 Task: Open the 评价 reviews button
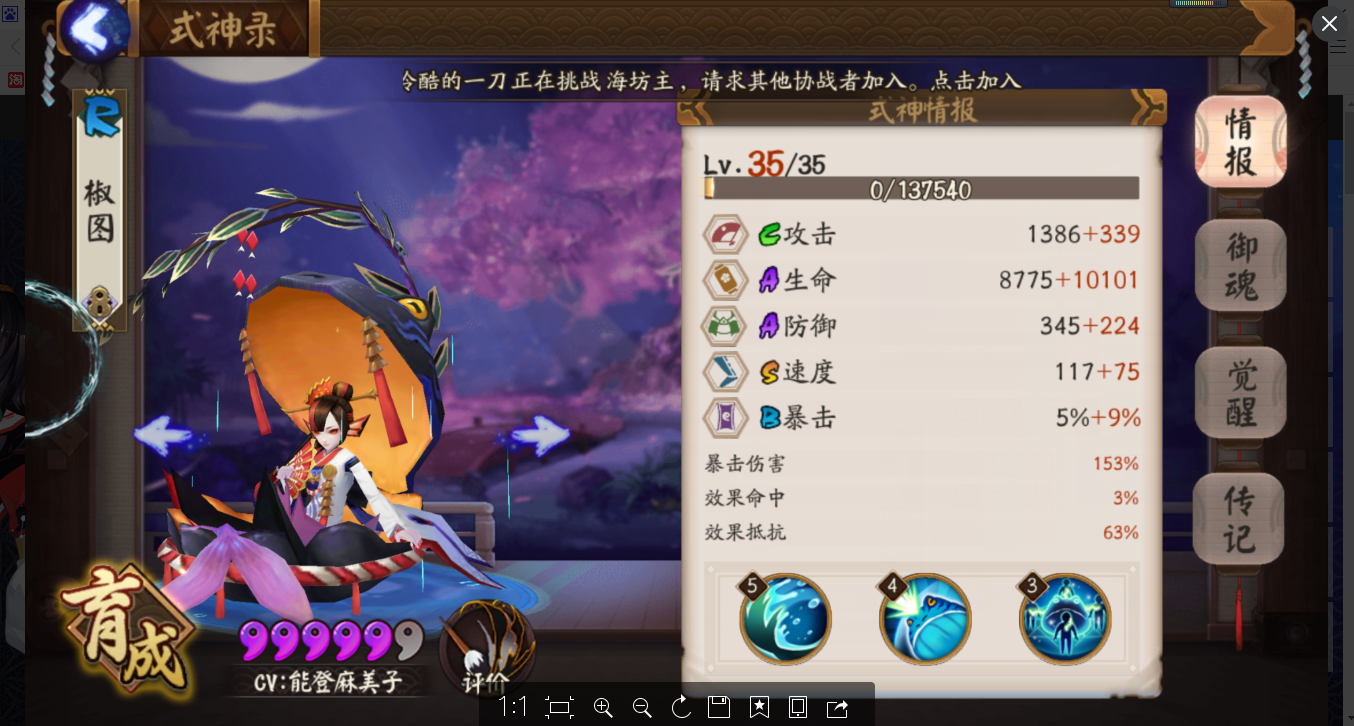(487, 650)
